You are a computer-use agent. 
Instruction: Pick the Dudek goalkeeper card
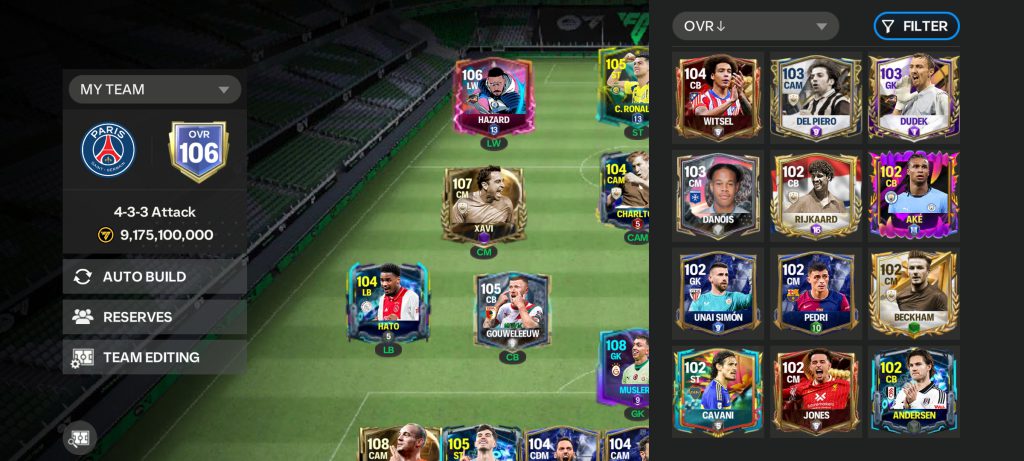(x=914, y=96)
